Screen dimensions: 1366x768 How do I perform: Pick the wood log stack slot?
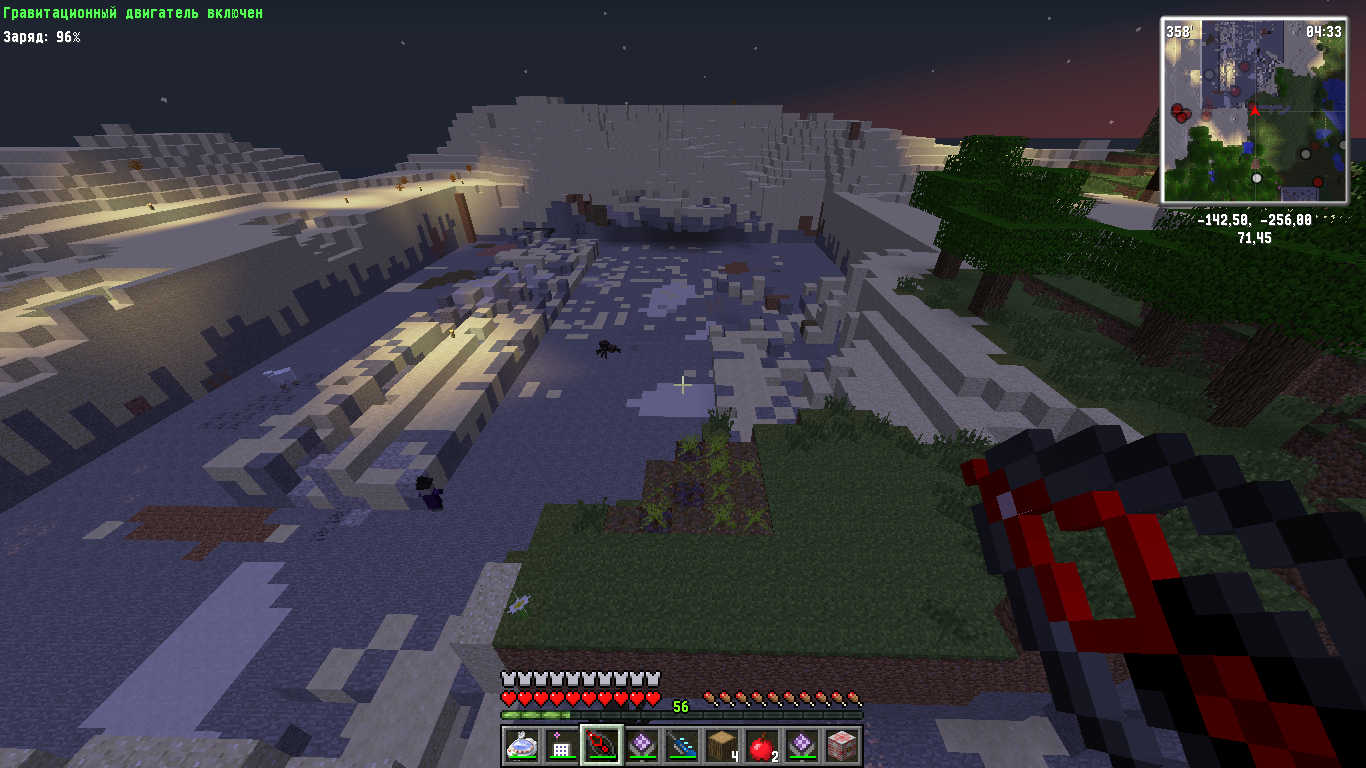point(721,745)
